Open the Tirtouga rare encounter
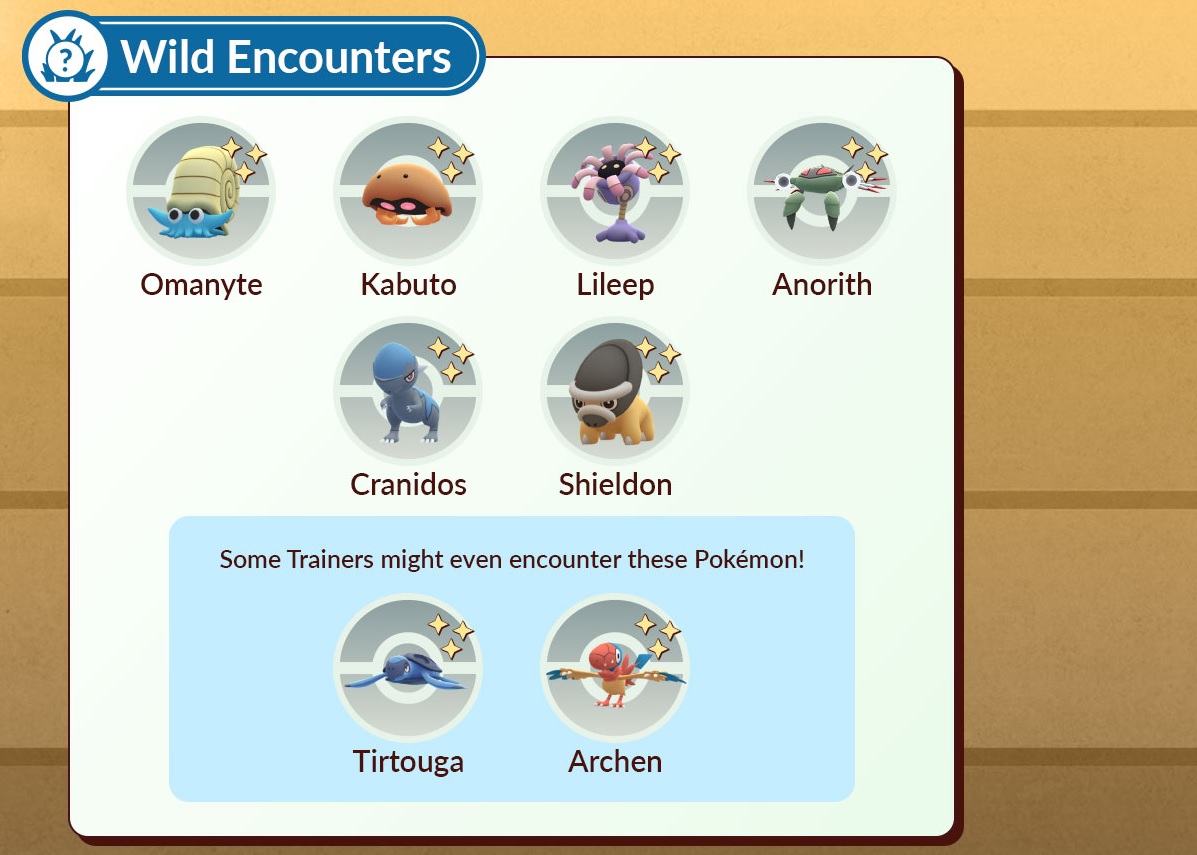Screen dimensions: 1197x855 click(408, 669)
